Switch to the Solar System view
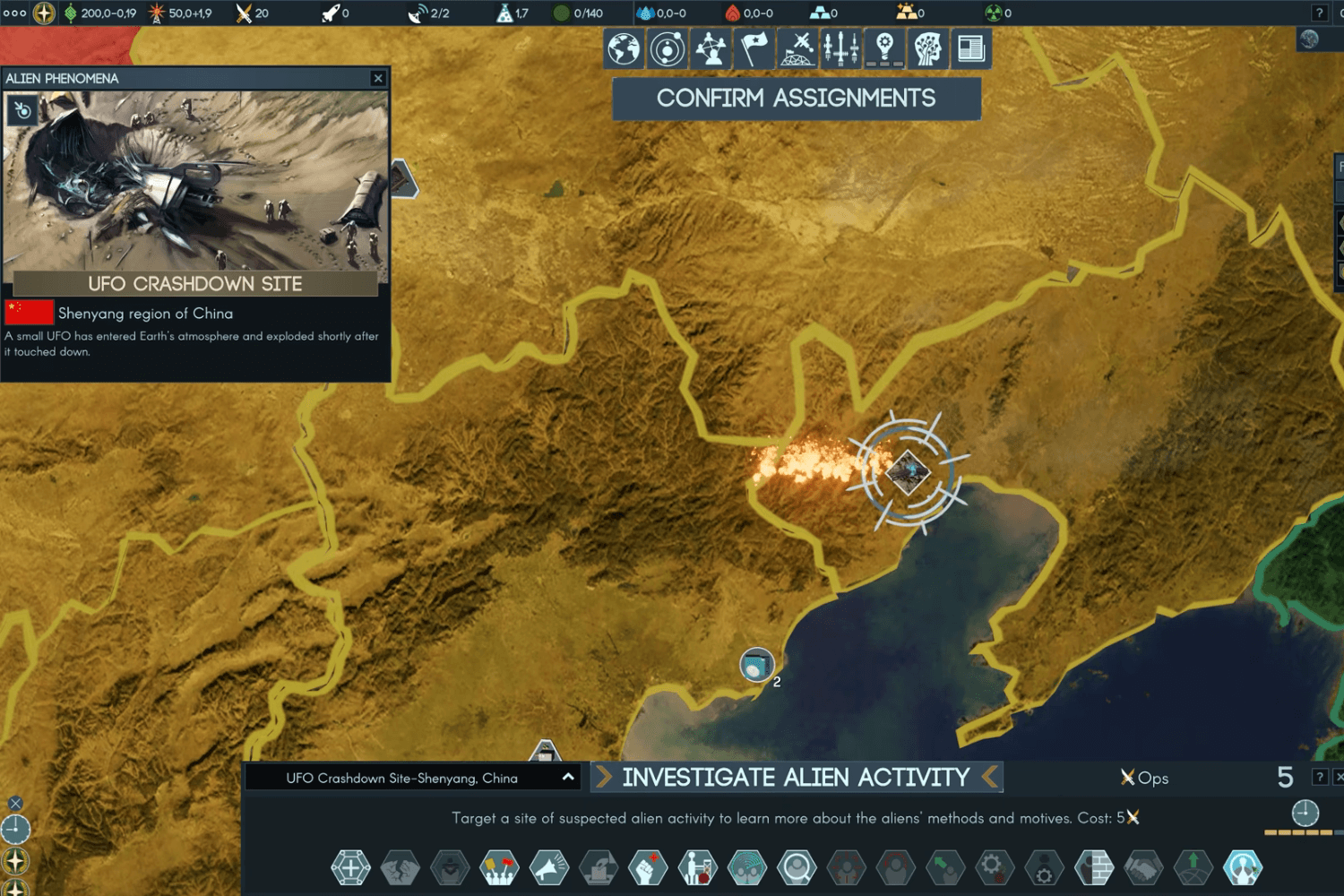 pyautogui.click(x=668, y=48)
